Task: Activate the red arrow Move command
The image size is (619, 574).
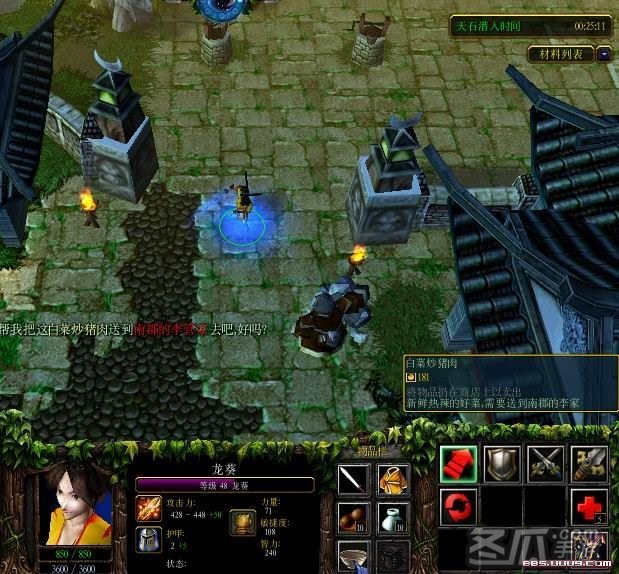Action: coord(457,463)
